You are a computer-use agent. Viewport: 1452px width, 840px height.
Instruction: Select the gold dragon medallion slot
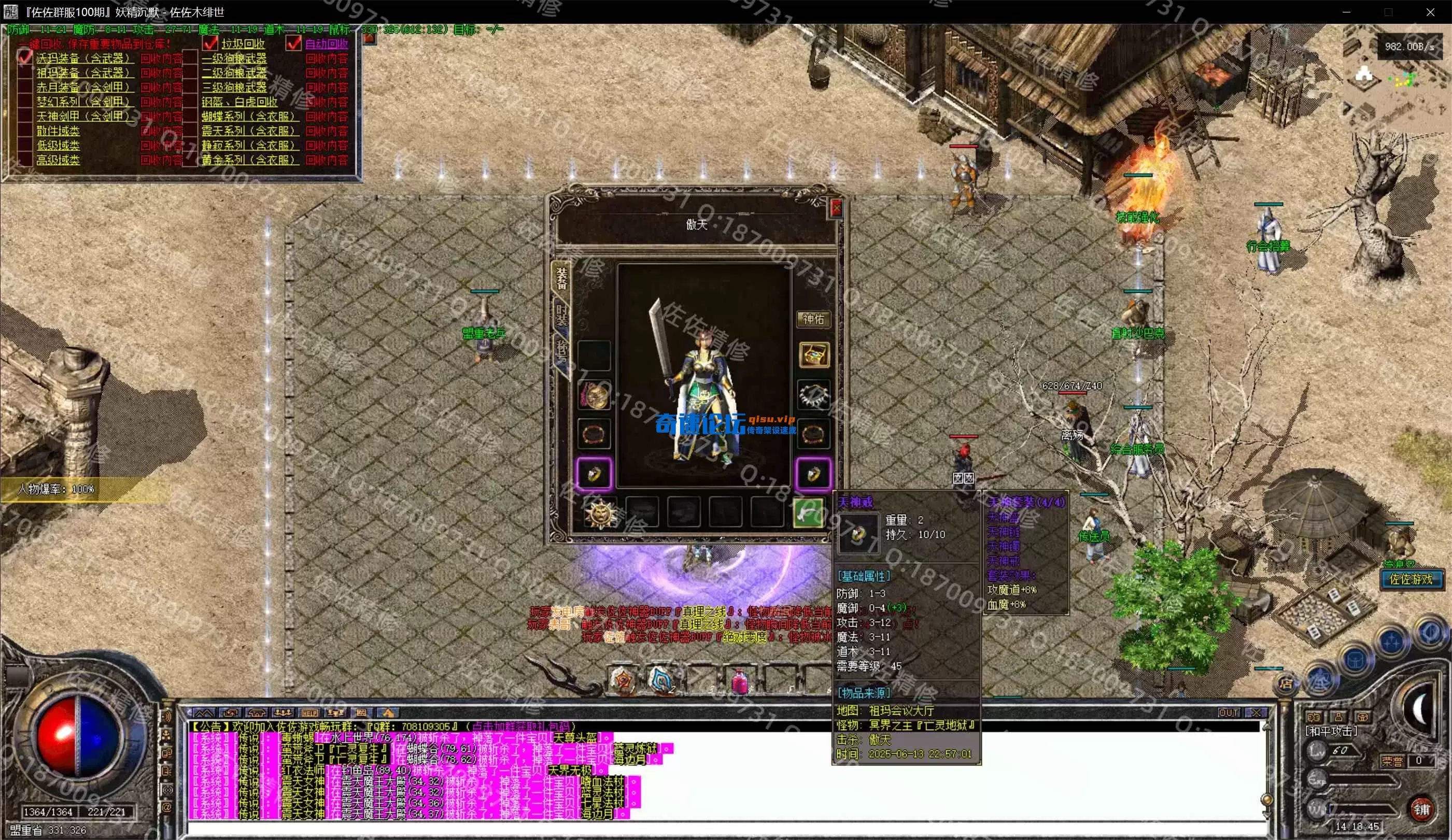(594, 396)
